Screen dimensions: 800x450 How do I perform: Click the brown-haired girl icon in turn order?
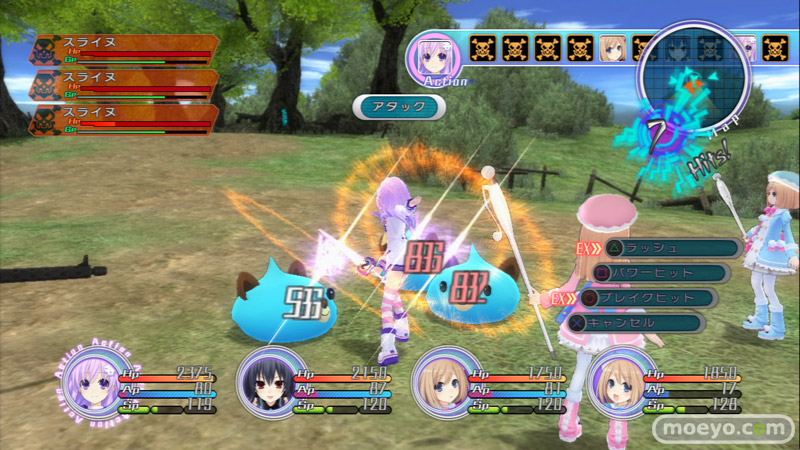click(612, 47)
